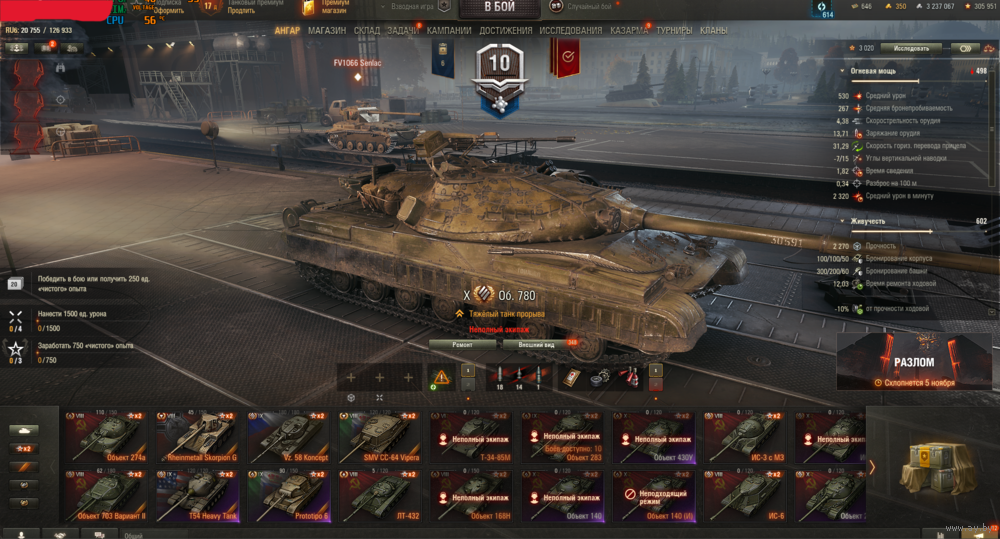Open the loot crates in the corner

pos(933,466)
